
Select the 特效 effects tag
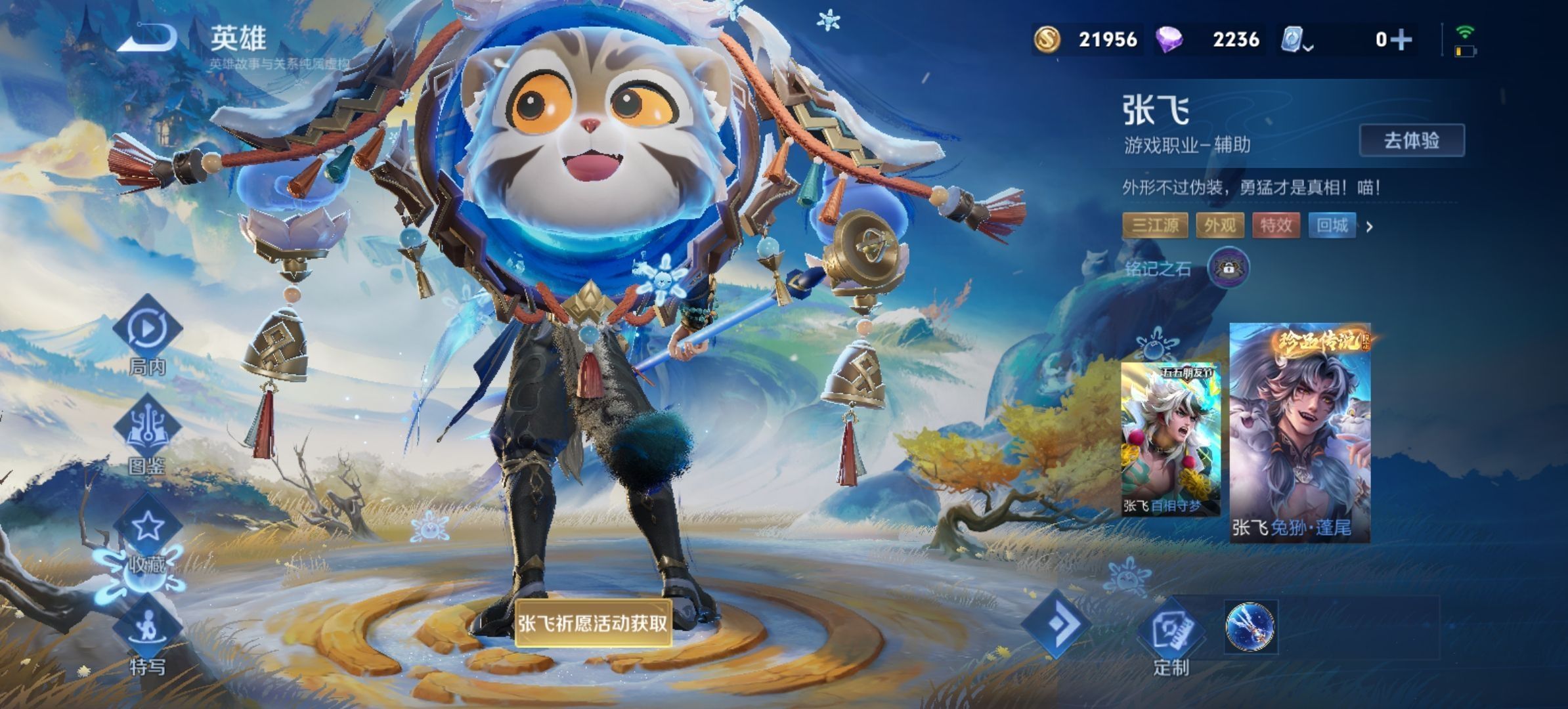[1276, 226]
